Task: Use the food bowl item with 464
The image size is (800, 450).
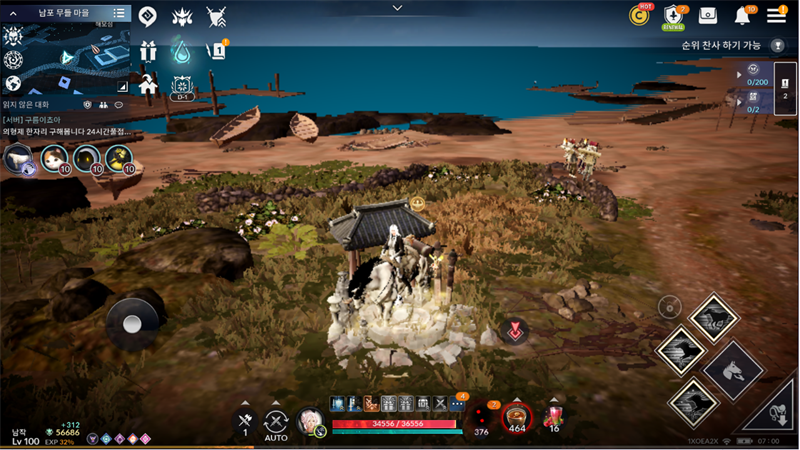Action: coord(517,417)
